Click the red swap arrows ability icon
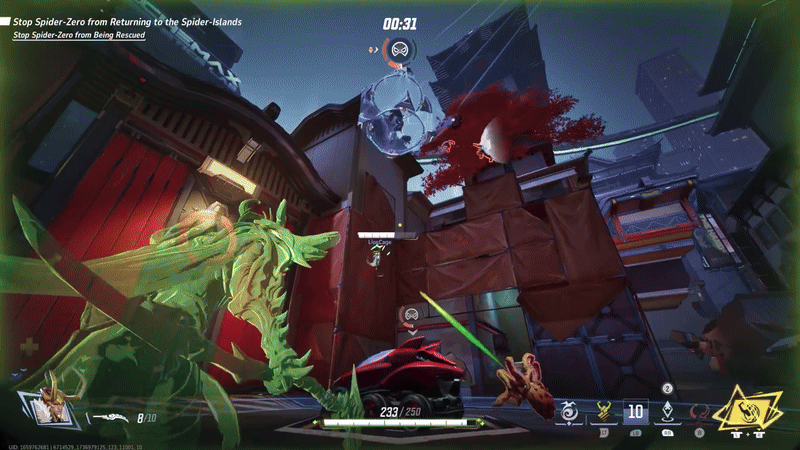 tap(701, 411)
